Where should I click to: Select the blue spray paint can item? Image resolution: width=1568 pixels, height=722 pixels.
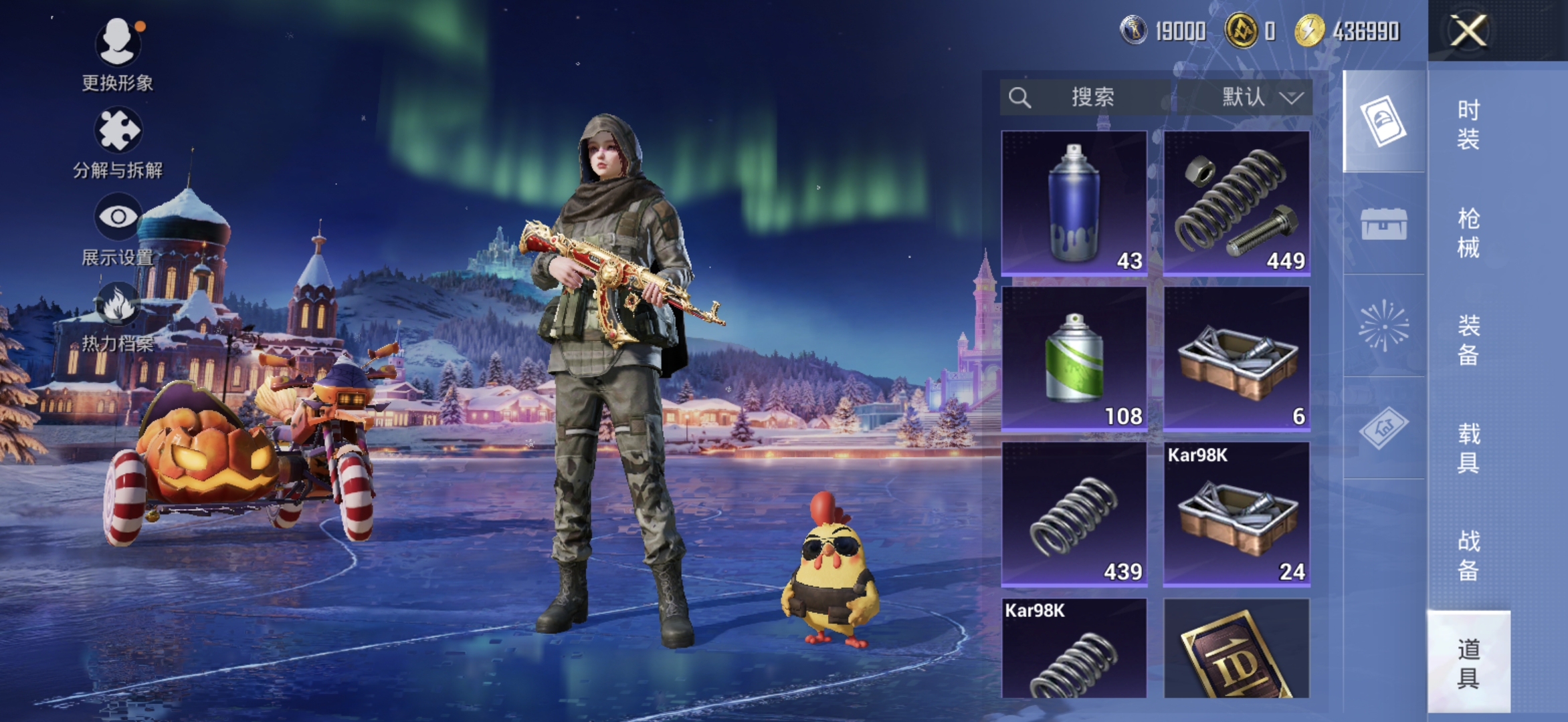1074,203
